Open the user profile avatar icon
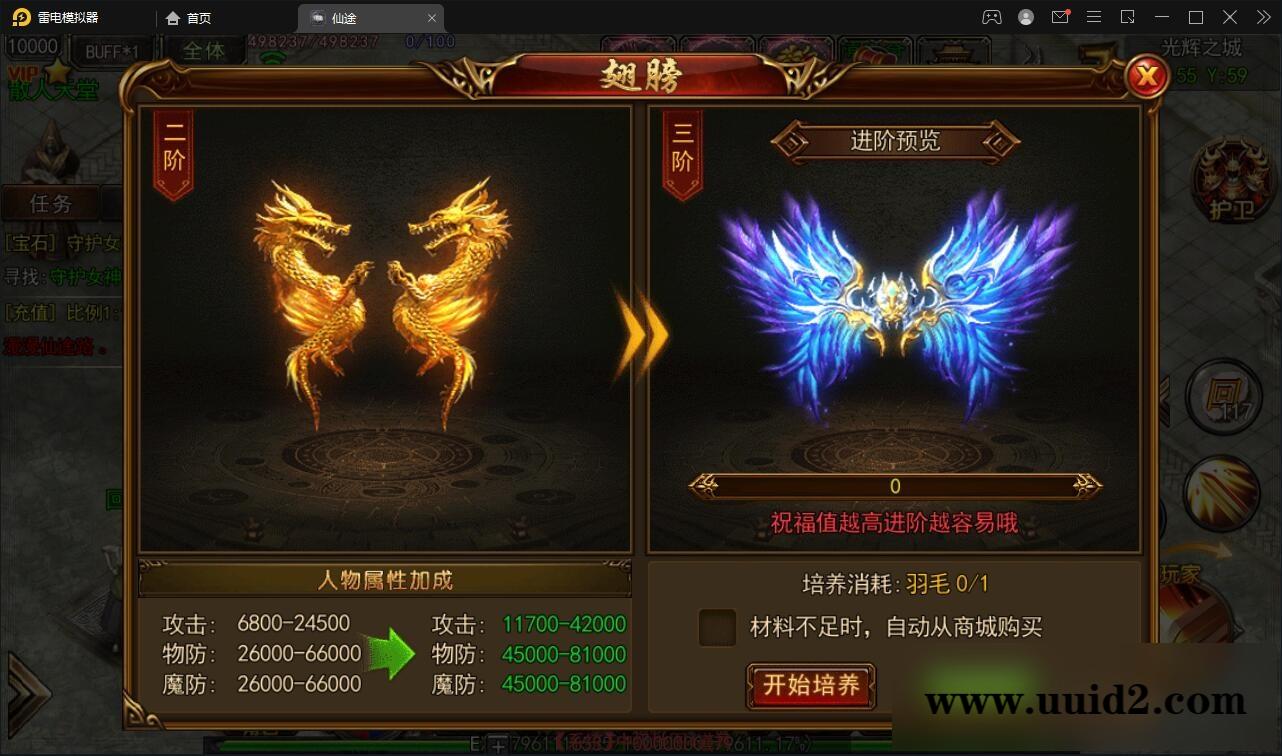The height and width of the screenshot is (756, 1282). pyautogui.click(x=1025, y=17)
